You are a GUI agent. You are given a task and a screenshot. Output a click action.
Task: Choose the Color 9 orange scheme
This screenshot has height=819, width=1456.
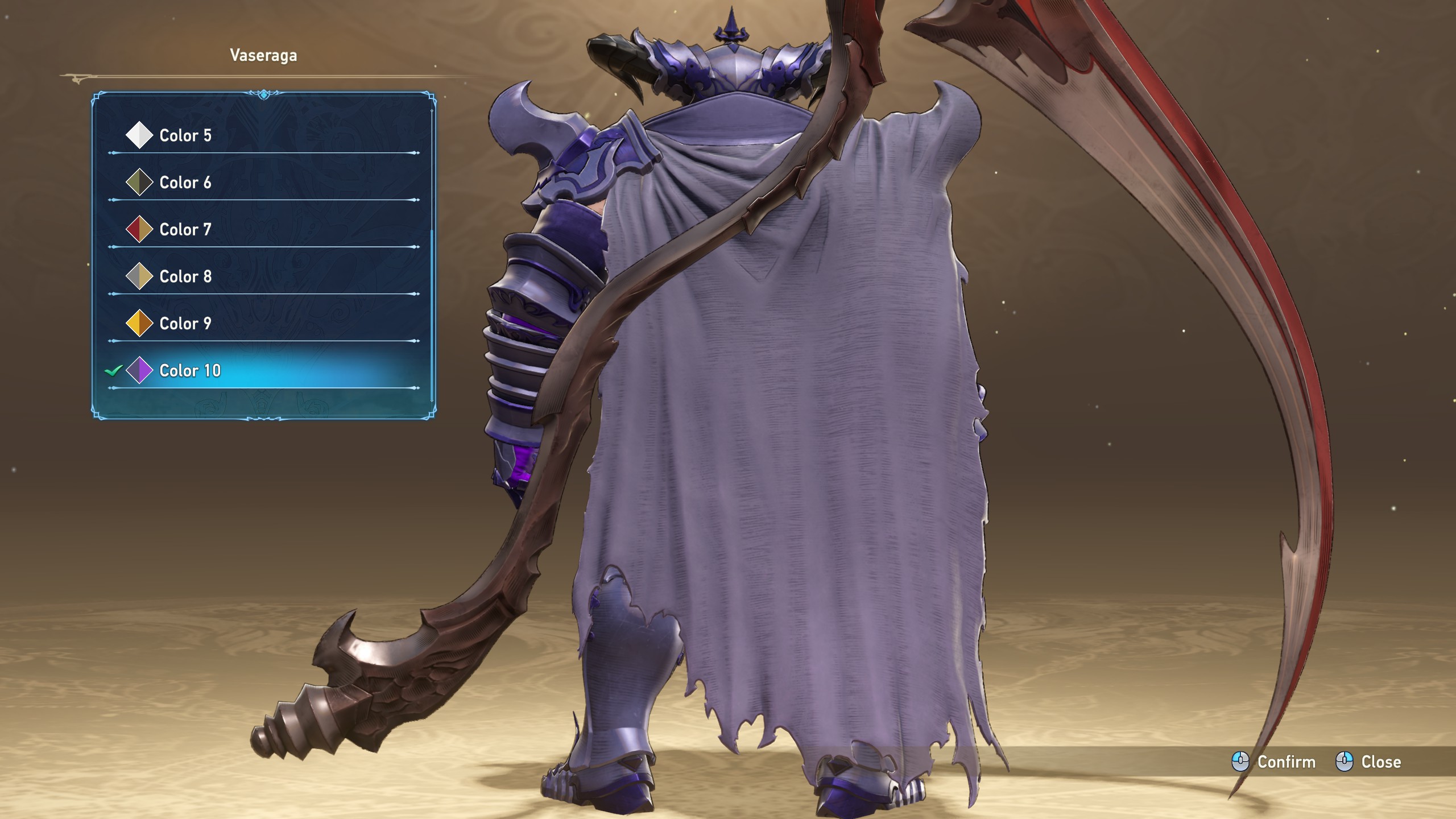point(185,324)
